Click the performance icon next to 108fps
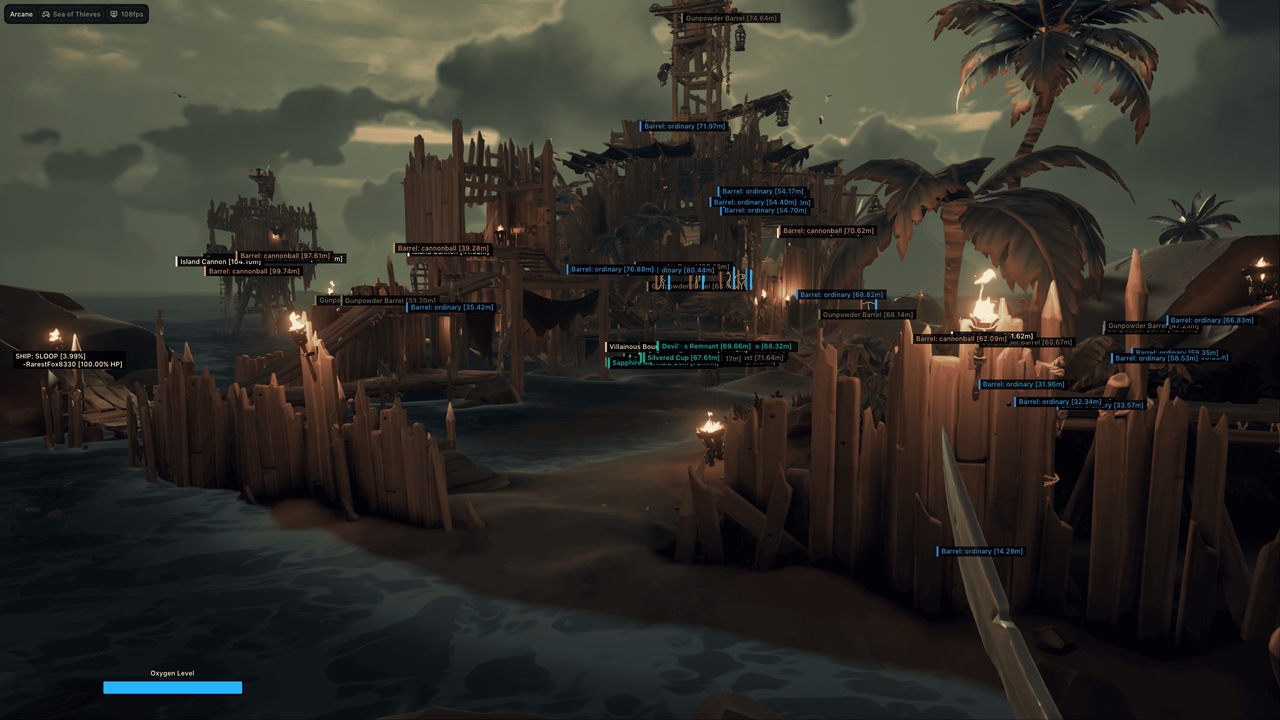 point(113,14)
